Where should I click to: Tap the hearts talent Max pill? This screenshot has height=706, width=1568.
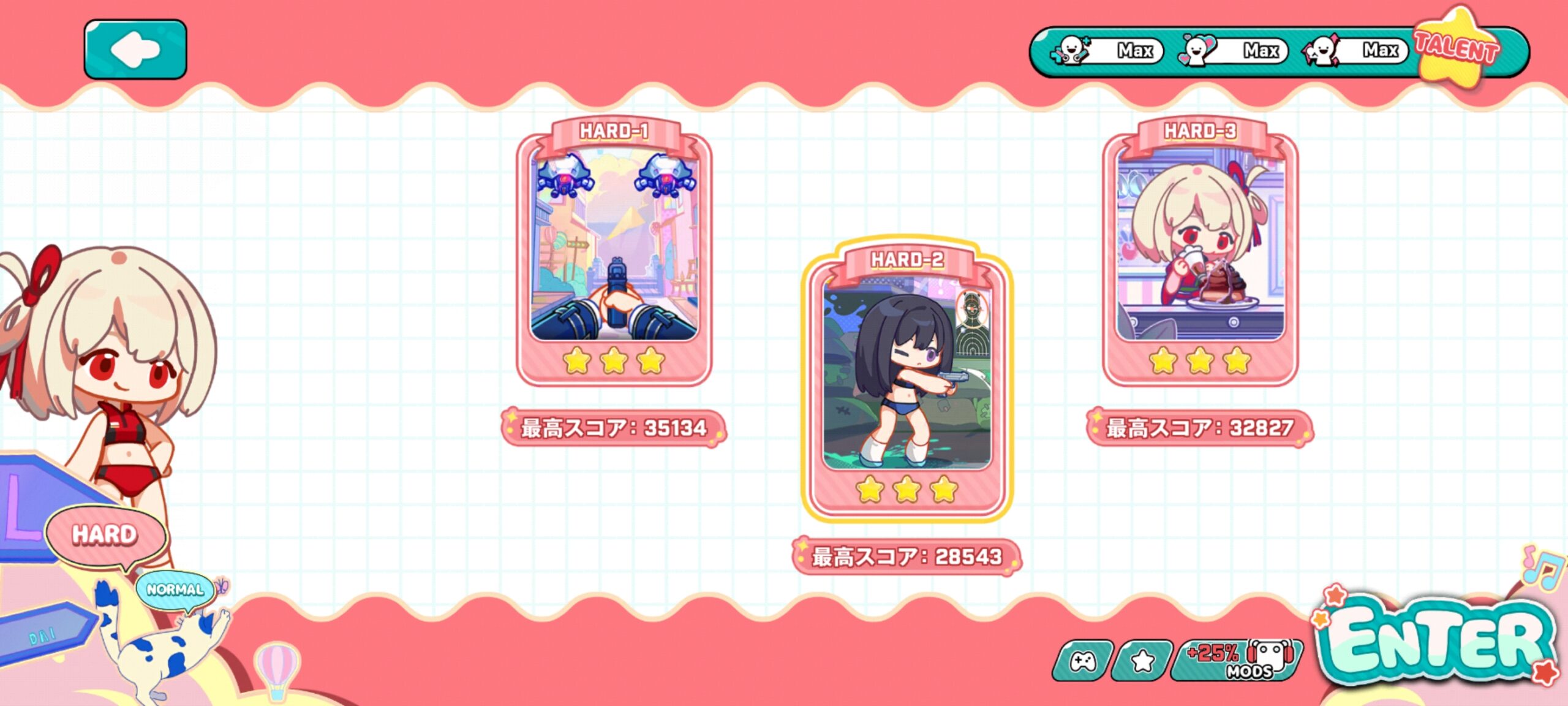click(x=1233, y=50)
